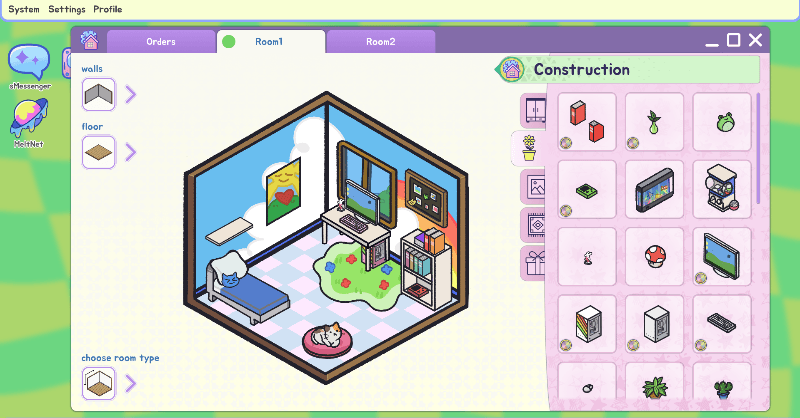Choose the fish tank aquarium item
This screenshot has width=800, height=418.
[x=654, y=189]
